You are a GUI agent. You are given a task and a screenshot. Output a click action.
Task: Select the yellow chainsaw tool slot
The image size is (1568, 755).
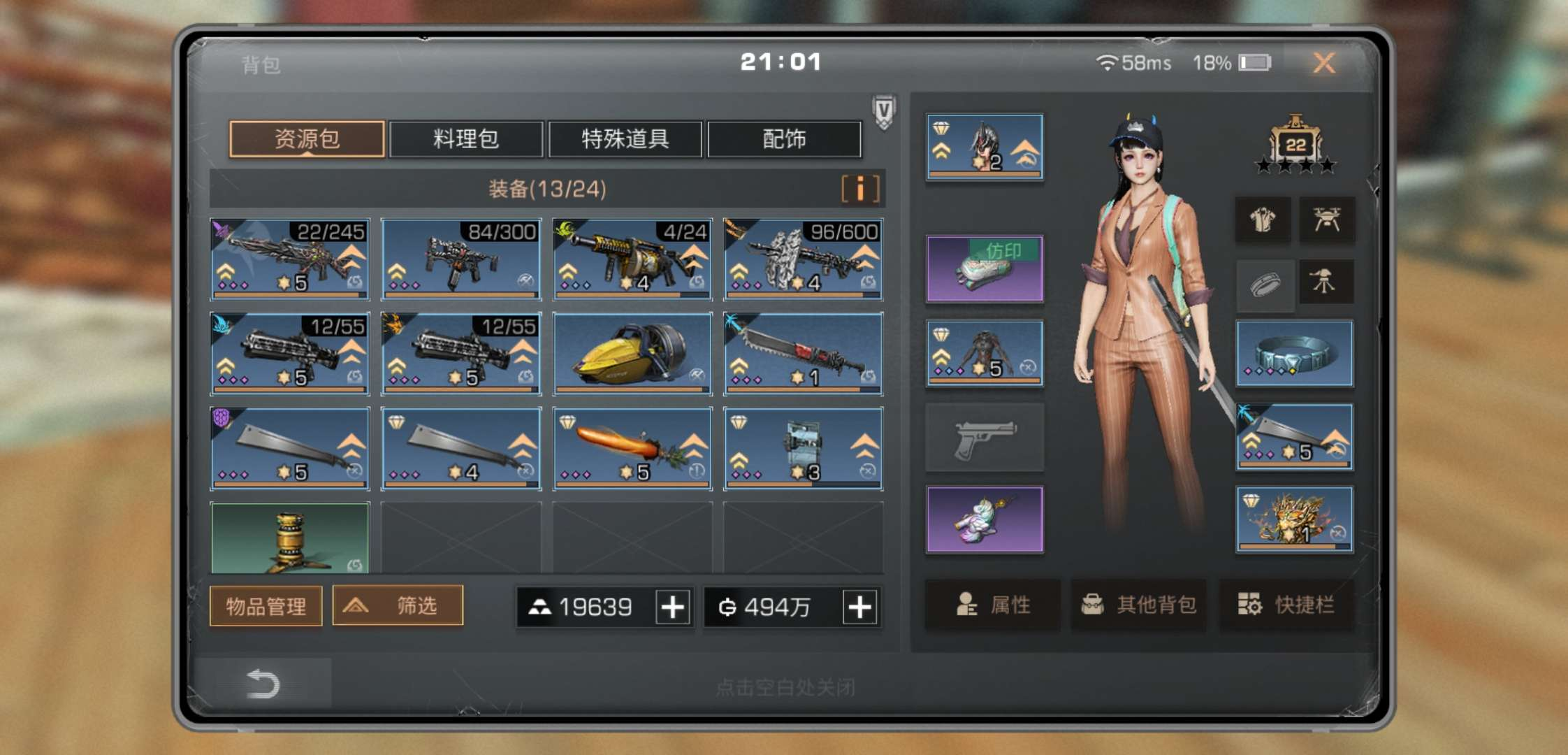point(632,354)
